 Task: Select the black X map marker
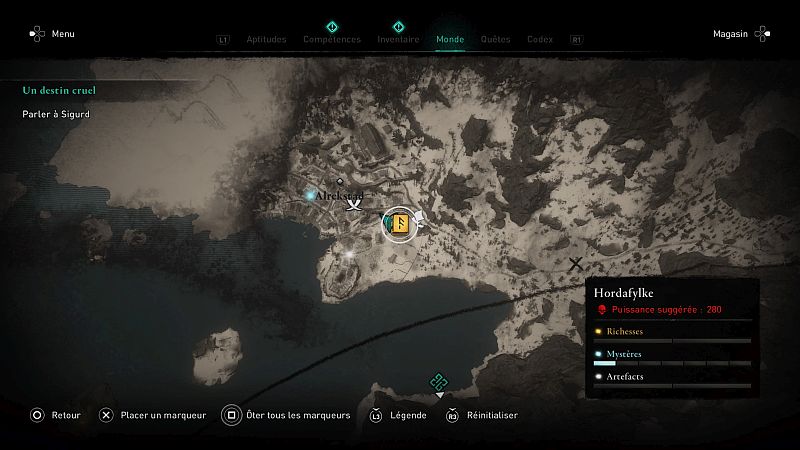[575, 264]
